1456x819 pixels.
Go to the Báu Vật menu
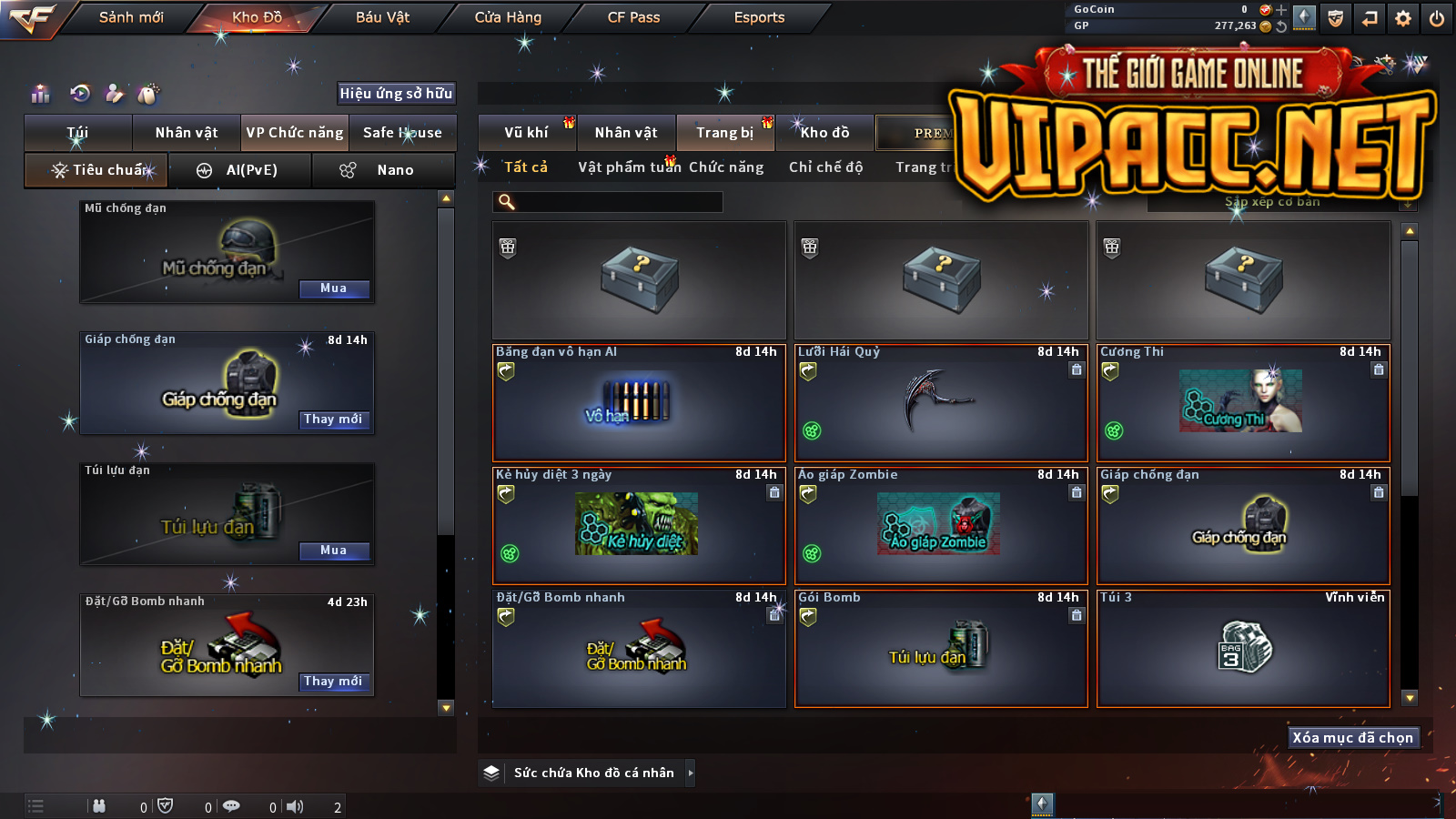[x=382, y=17]
